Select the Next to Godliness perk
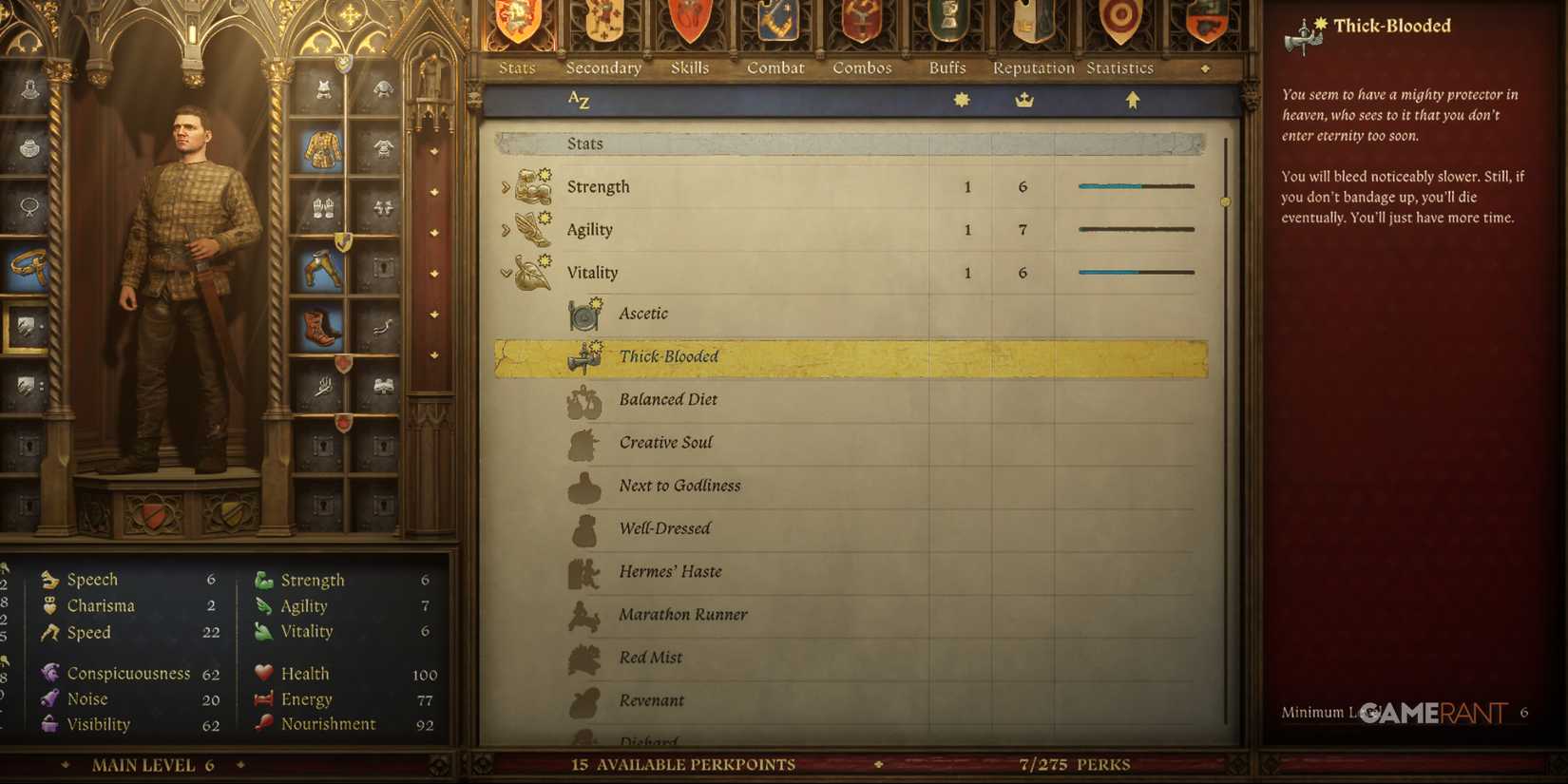 (679, 486)
